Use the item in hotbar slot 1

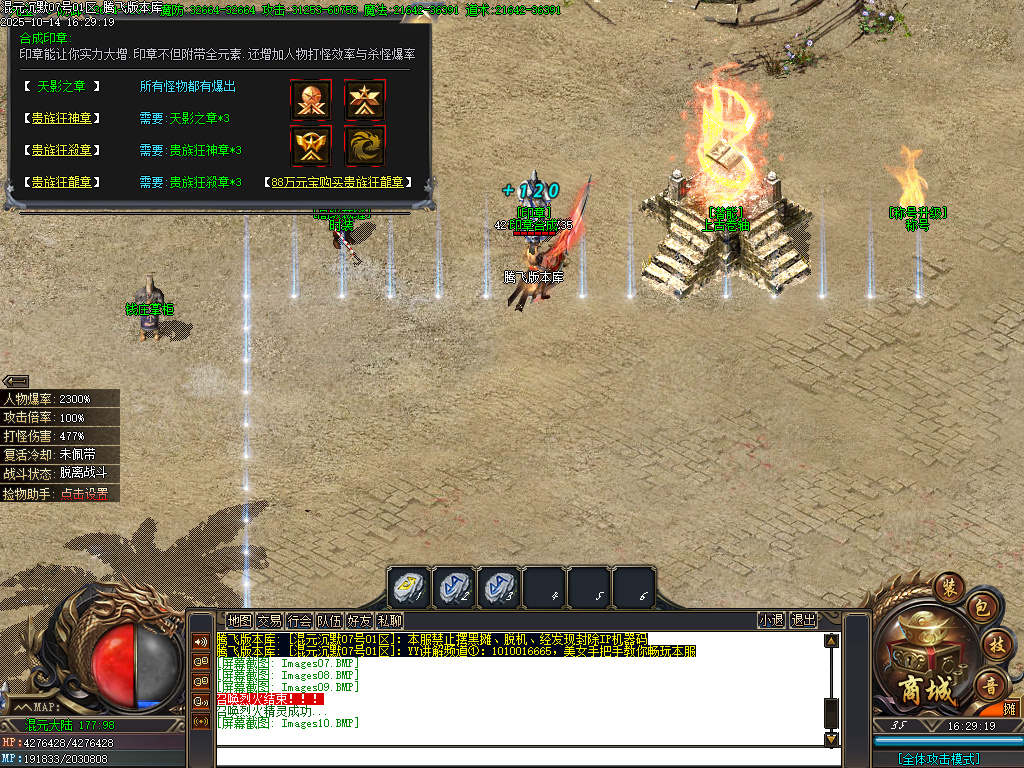tap(409, 587)
